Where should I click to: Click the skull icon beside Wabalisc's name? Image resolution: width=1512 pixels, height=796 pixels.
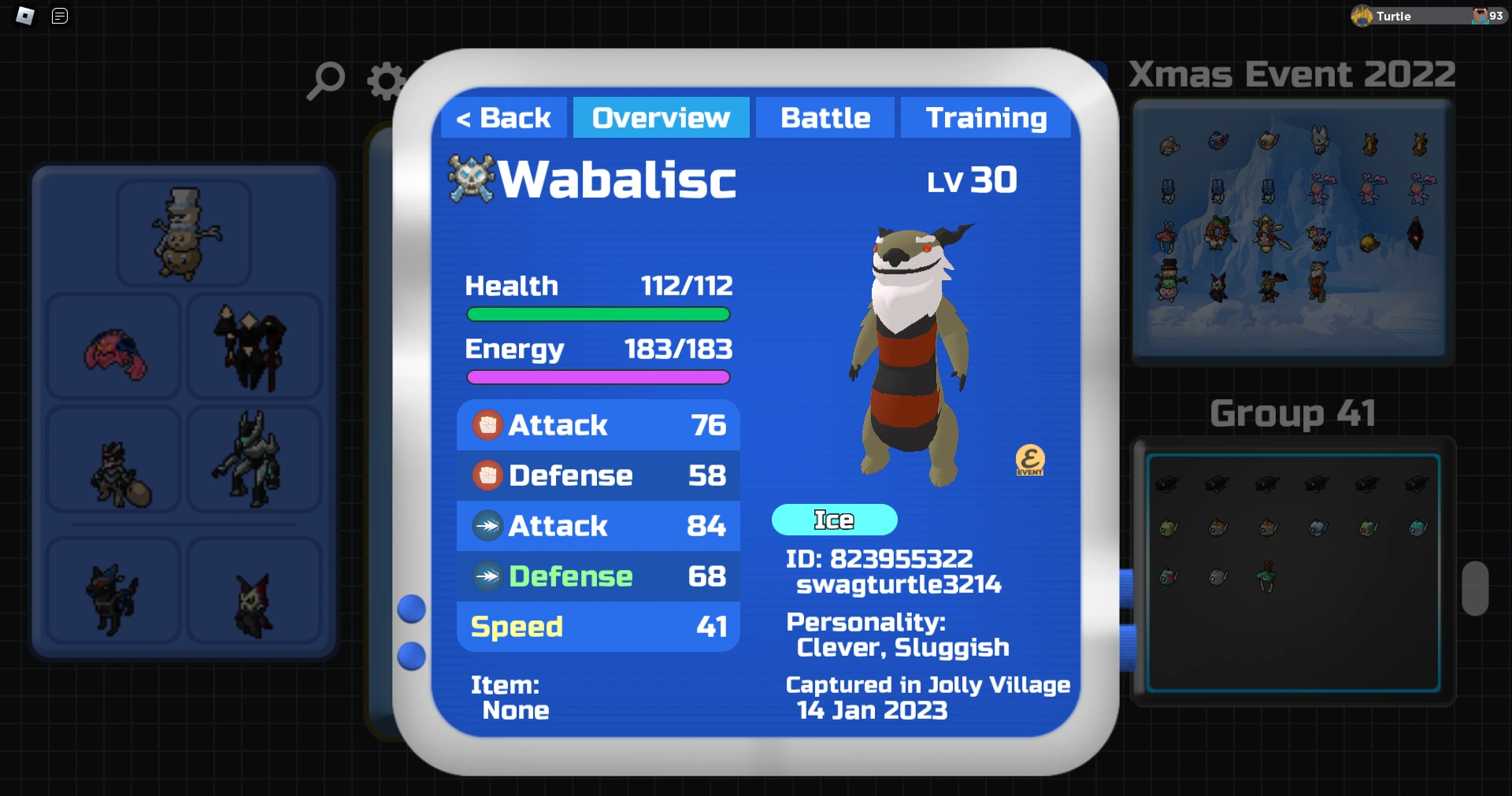470,178
